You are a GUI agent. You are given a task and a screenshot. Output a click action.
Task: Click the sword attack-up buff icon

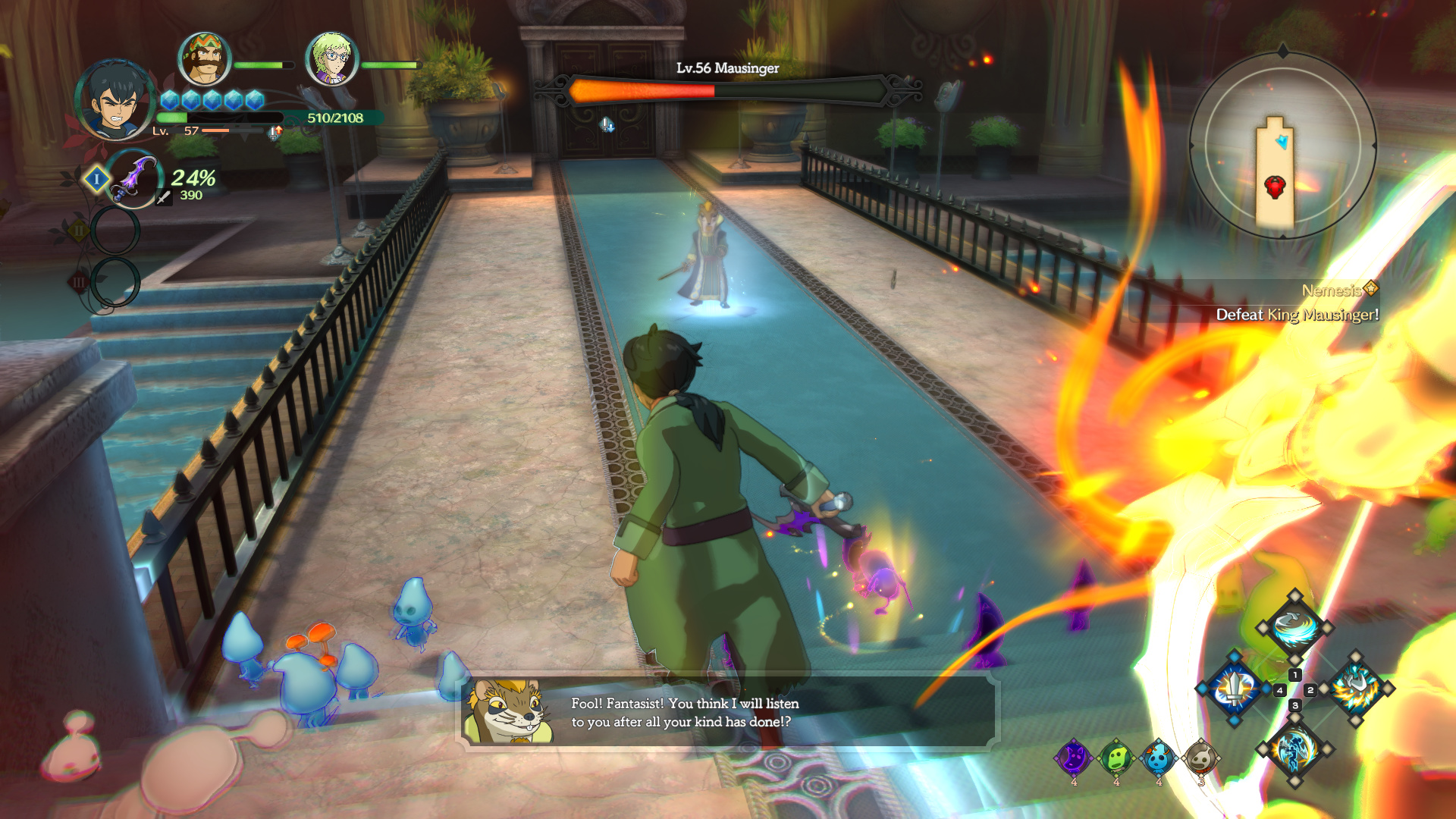point(275,133)
